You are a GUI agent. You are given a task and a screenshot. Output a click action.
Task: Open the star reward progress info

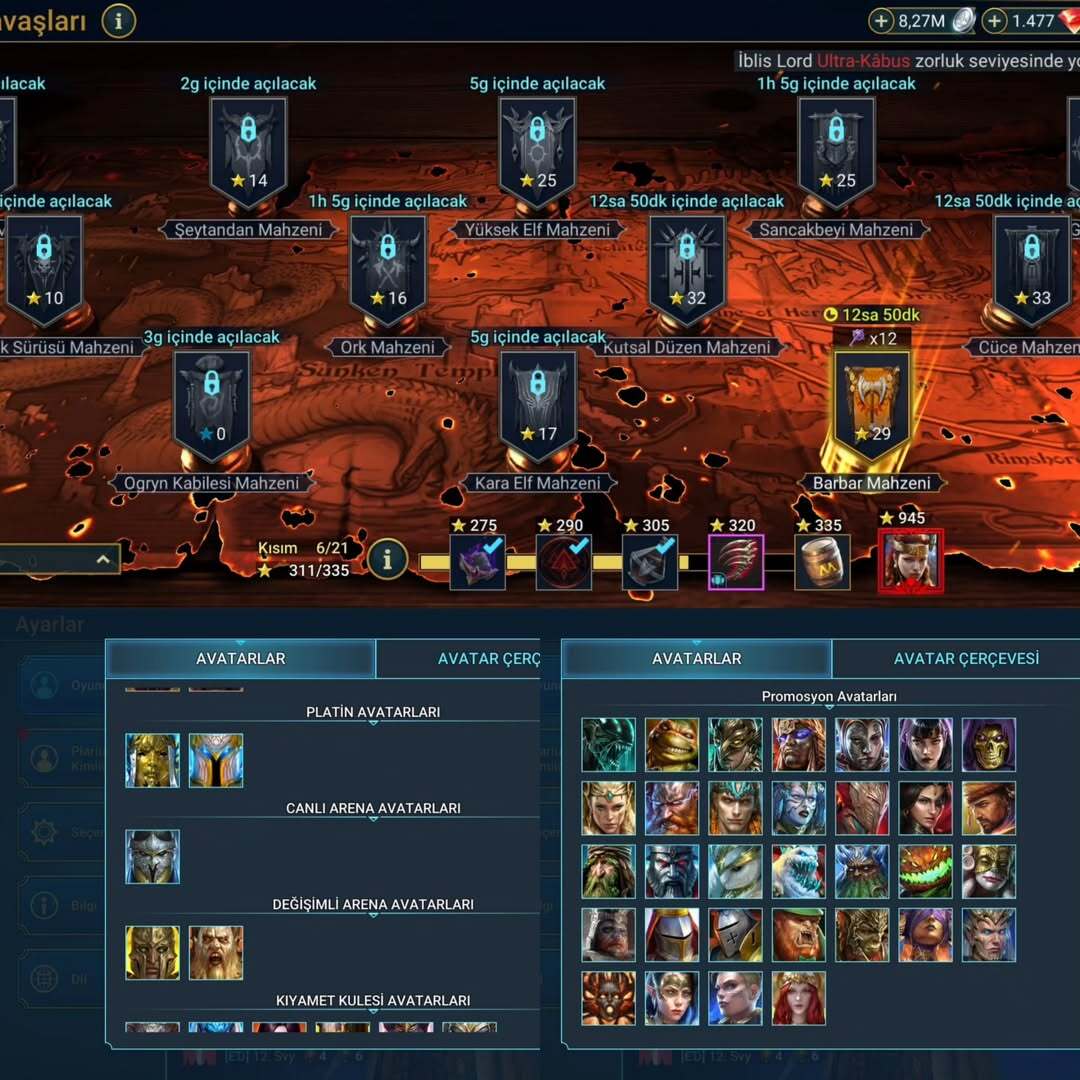pyautogui.click(x=387, y=560)
